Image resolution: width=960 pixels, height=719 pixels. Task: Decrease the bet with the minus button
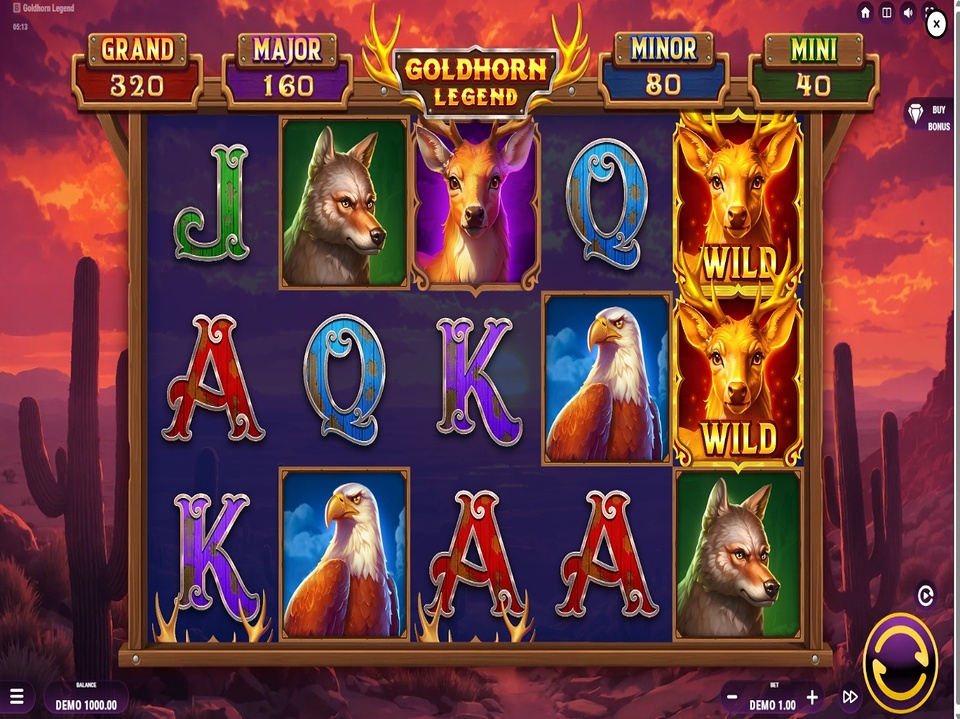pyautogui.click(x=733, y=697)
